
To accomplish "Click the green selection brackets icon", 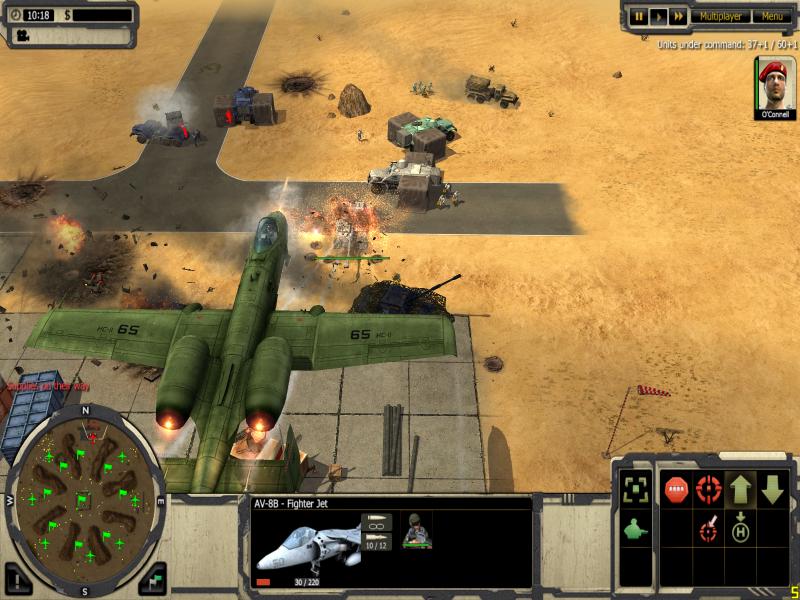I will pos(635,489).
